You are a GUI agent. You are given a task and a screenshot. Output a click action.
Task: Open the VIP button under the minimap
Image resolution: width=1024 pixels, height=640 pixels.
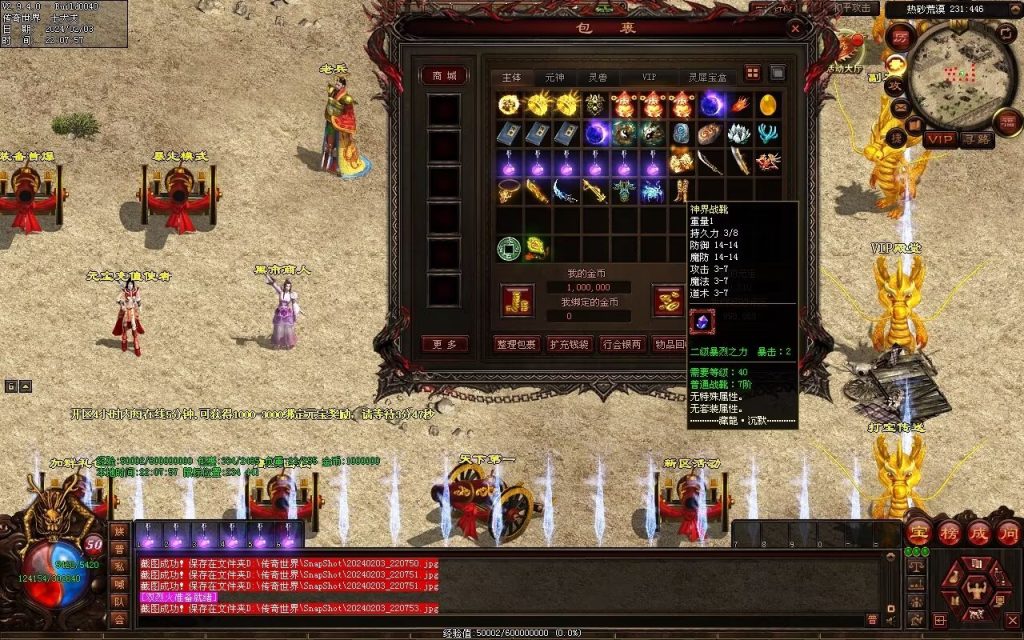pyautogui.click(x=939, y=139)
